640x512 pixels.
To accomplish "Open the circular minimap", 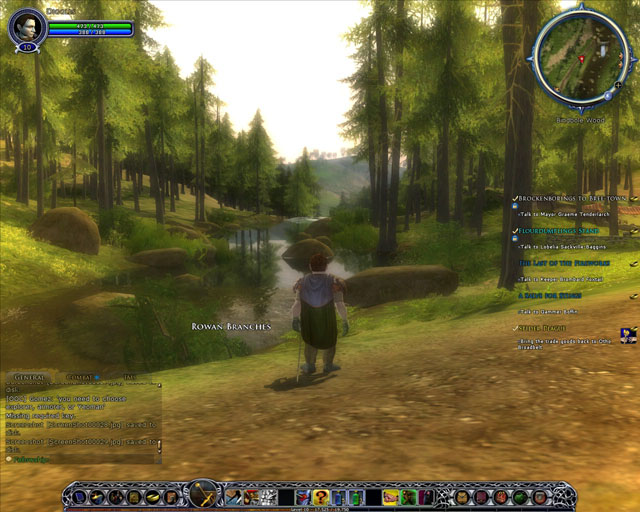I will pyautogui.click(x=578, y=57).
